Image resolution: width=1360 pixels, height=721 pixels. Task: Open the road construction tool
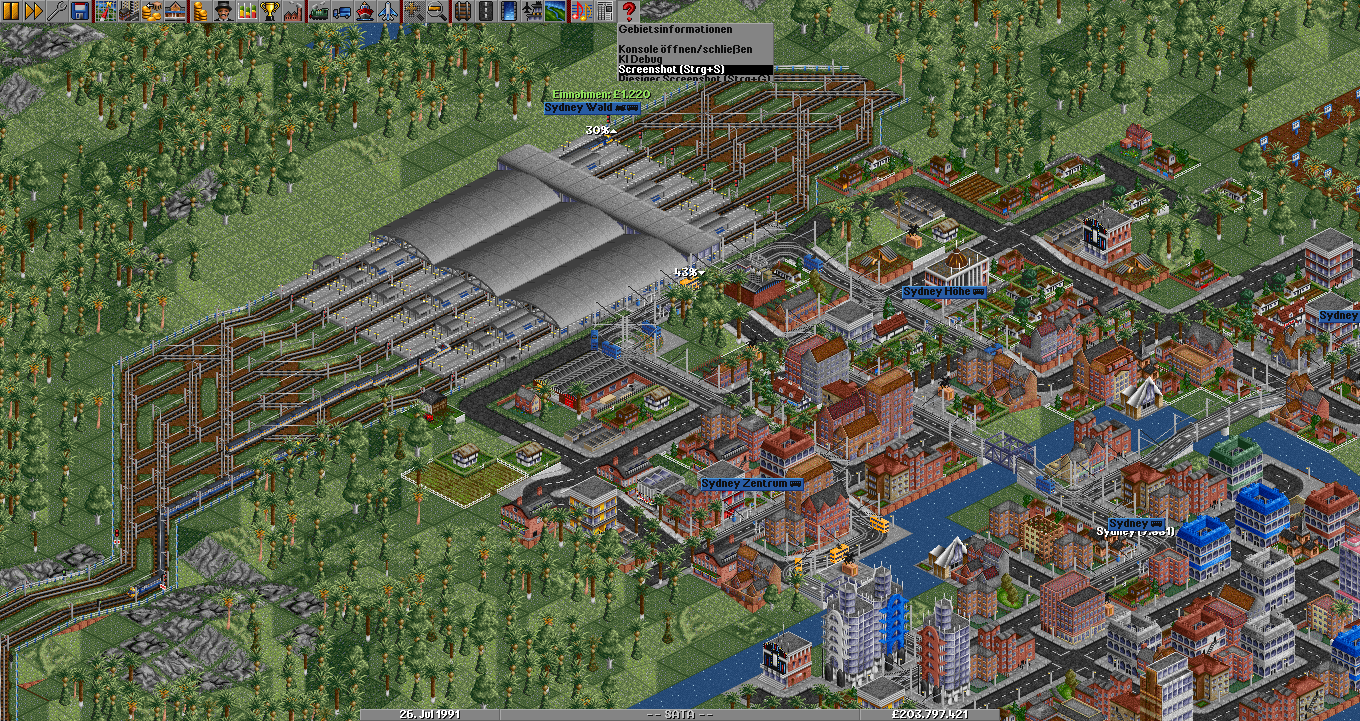tap(486, 11)
